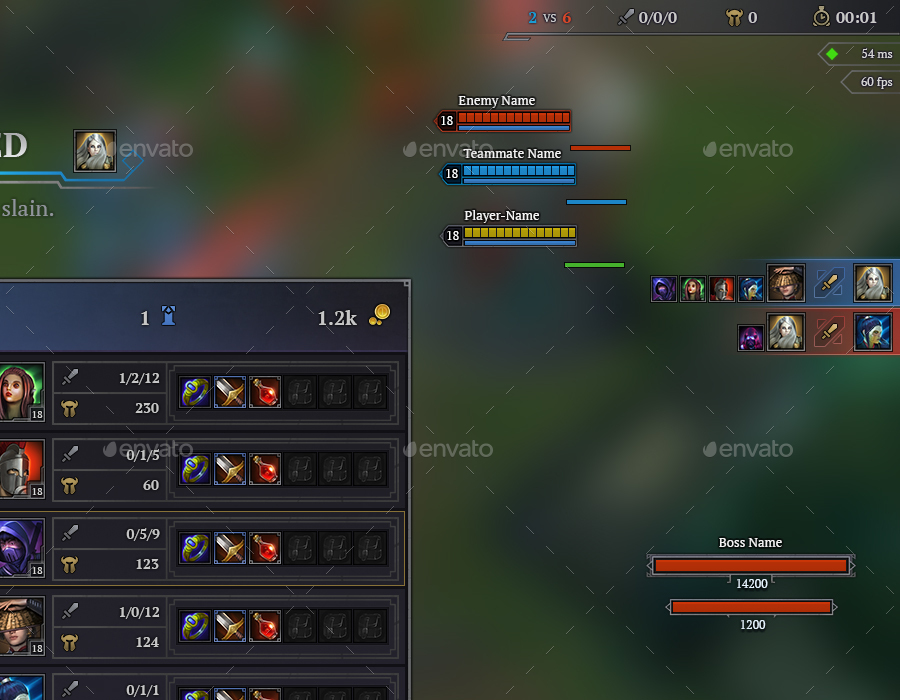
Task: Click the blue-haired victim portrait in red kill entry
Action: [873, 332]
